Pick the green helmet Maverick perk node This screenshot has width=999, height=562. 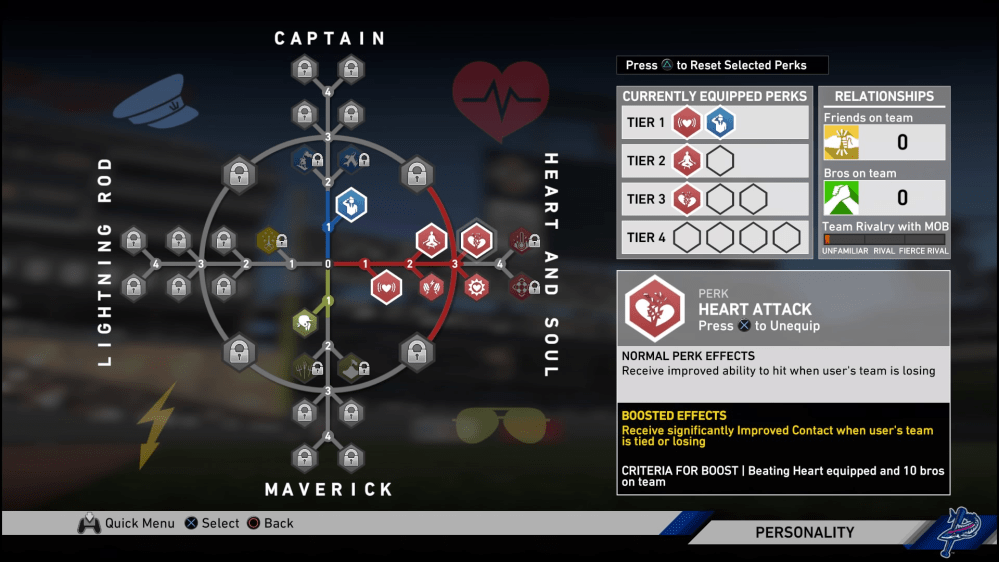tap(304, 322)
